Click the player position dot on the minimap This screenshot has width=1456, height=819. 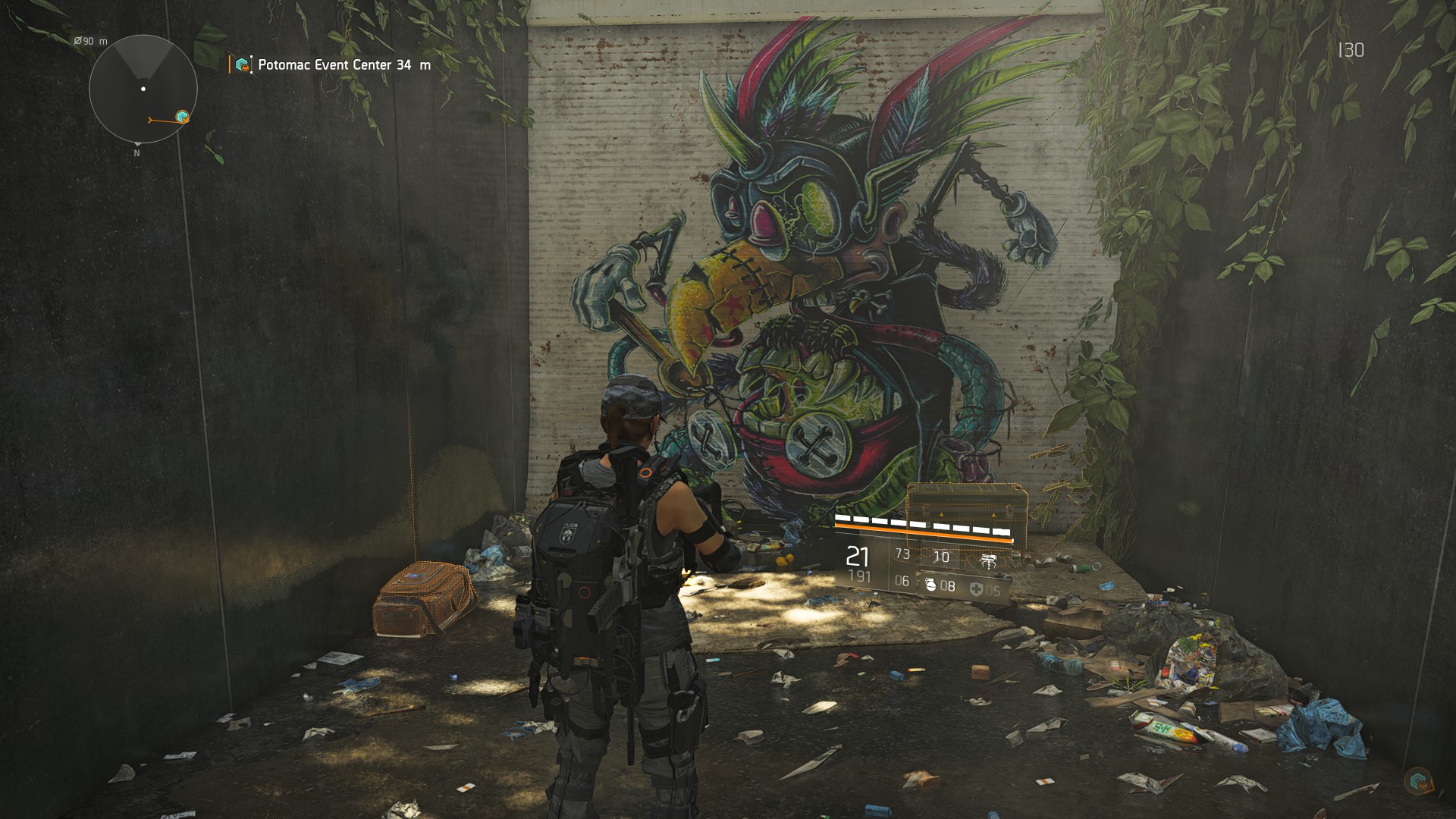pos(143,89)
